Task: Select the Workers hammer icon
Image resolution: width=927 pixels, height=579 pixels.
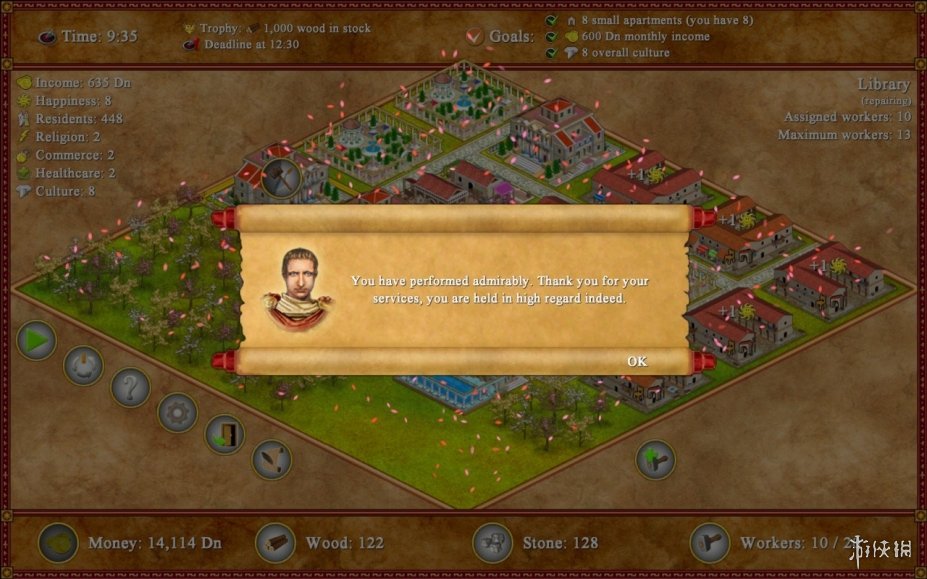Action: pyautogui.click(x=710, y=543)
